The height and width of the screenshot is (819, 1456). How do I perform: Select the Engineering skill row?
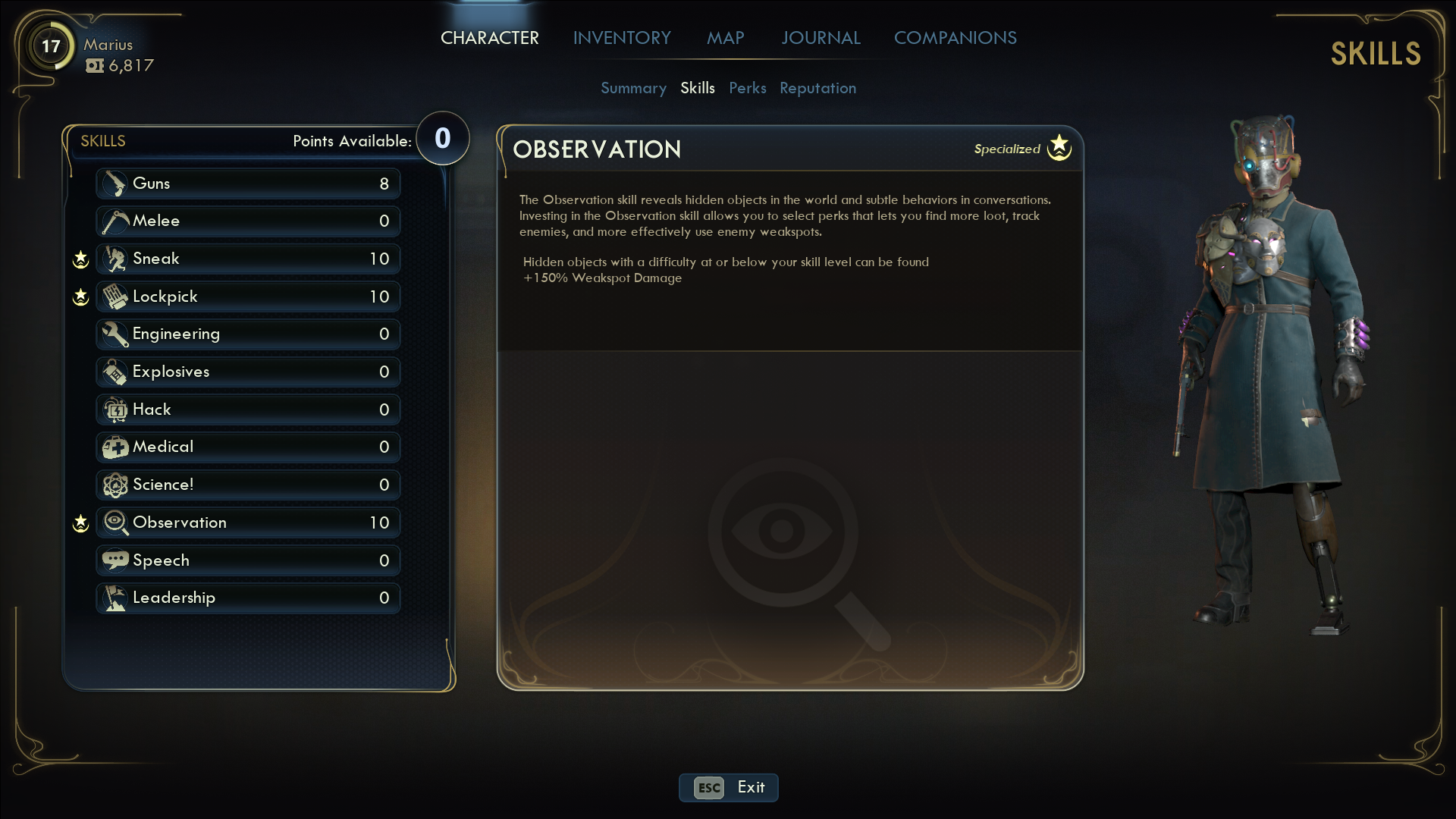tap(248, 334)
